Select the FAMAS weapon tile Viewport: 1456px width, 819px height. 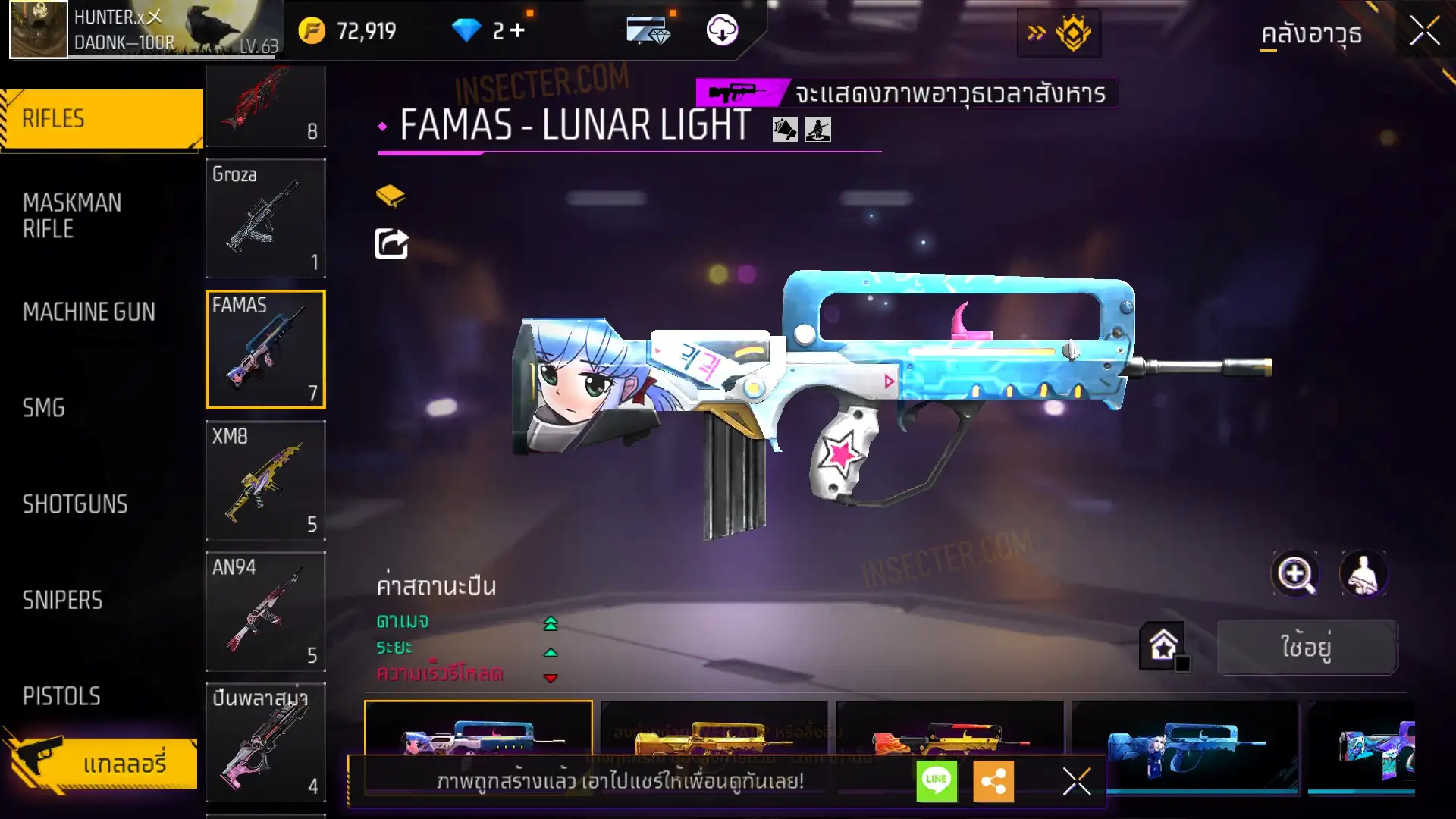click(265, 350)
